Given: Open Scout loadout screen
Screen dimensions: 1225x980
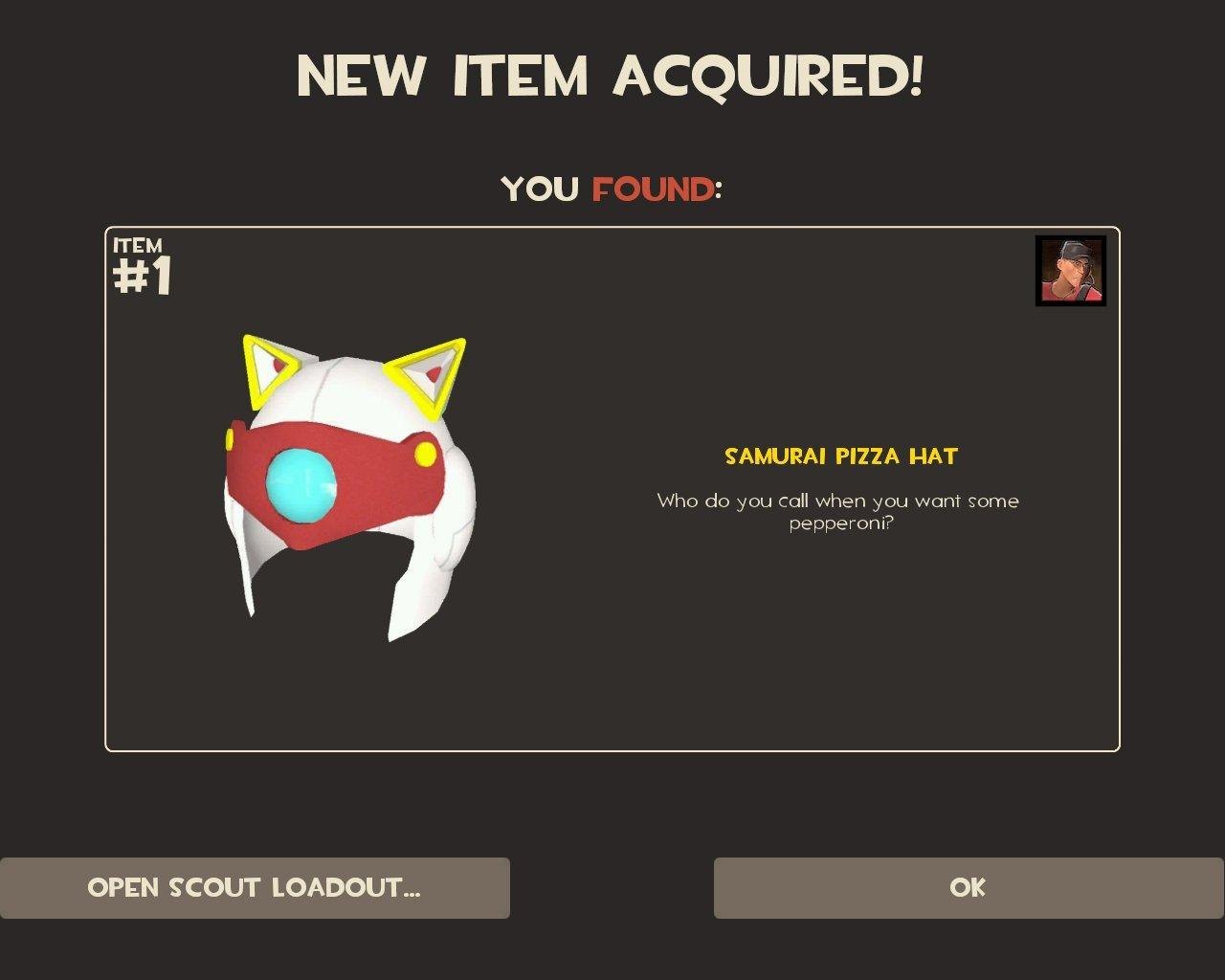Looking at the screenshot, I should point(255,888).
